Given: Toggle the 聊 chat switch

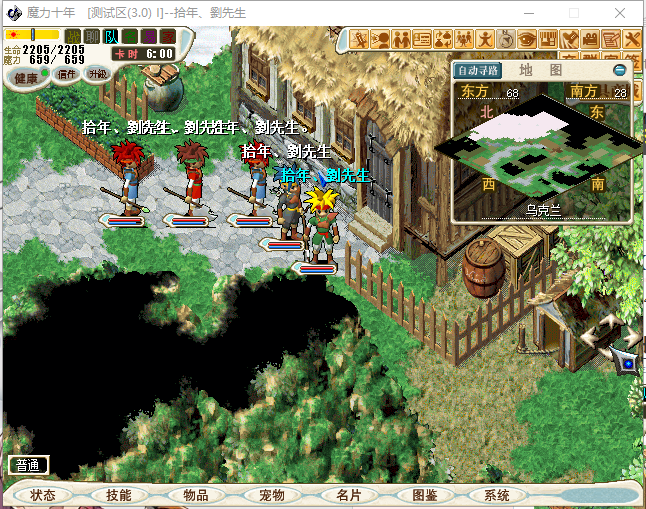Looking at the screenshot, I should pyautogui.click(x=92, y=36).
